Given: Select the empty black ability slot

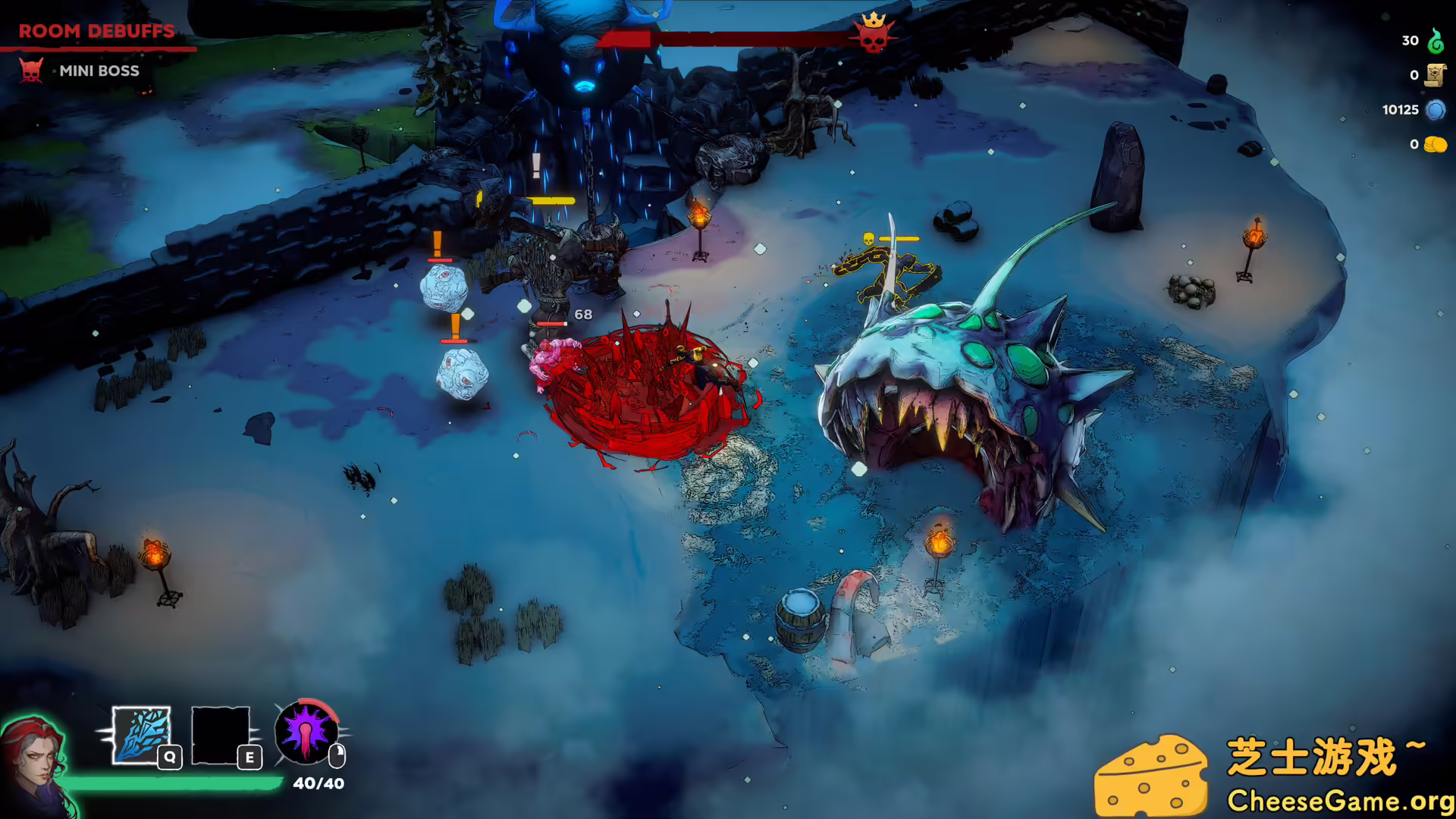Looking at the screenshot, I should tap(221, 734).
